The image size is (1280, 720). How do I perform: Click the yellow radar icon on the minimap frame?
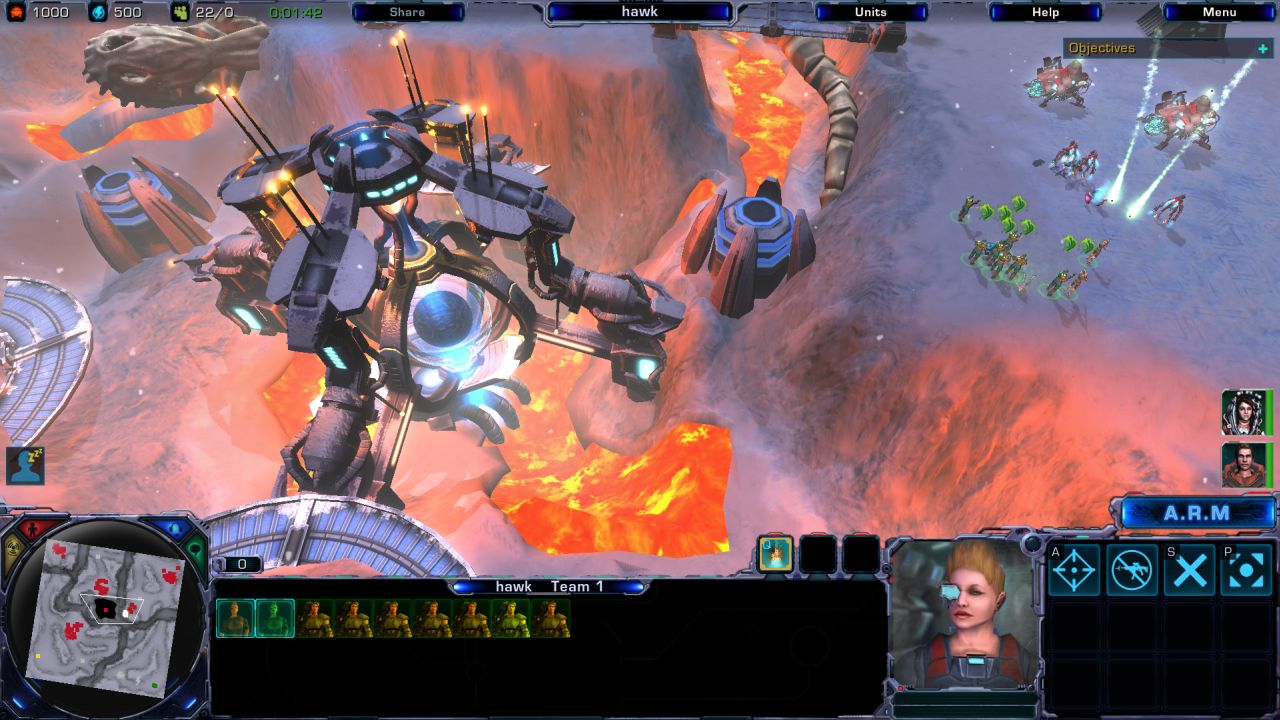click(x=14, y=545)
